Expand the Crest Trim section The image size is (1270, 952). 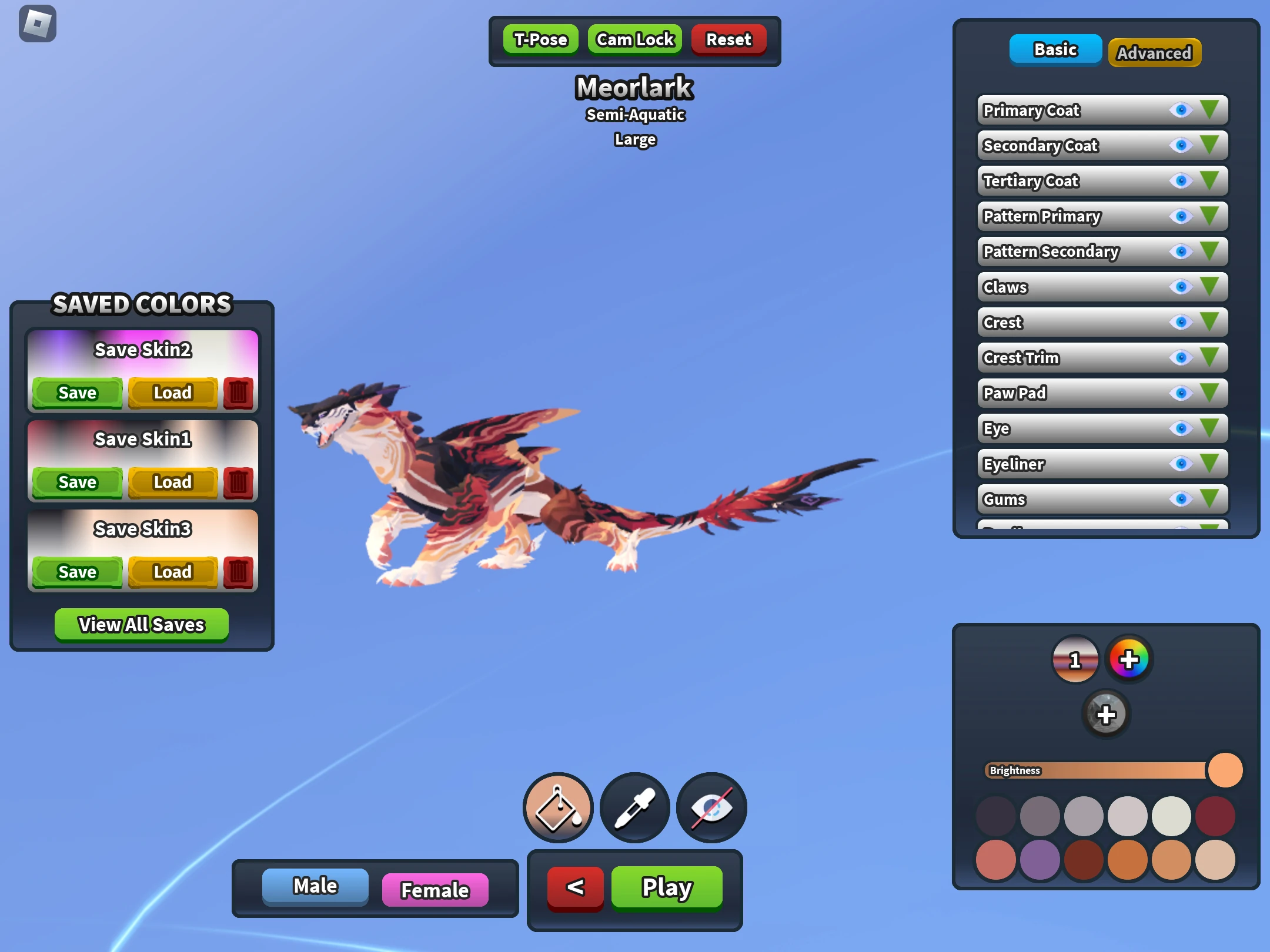pyautogui.click(x=1209, y=357)
